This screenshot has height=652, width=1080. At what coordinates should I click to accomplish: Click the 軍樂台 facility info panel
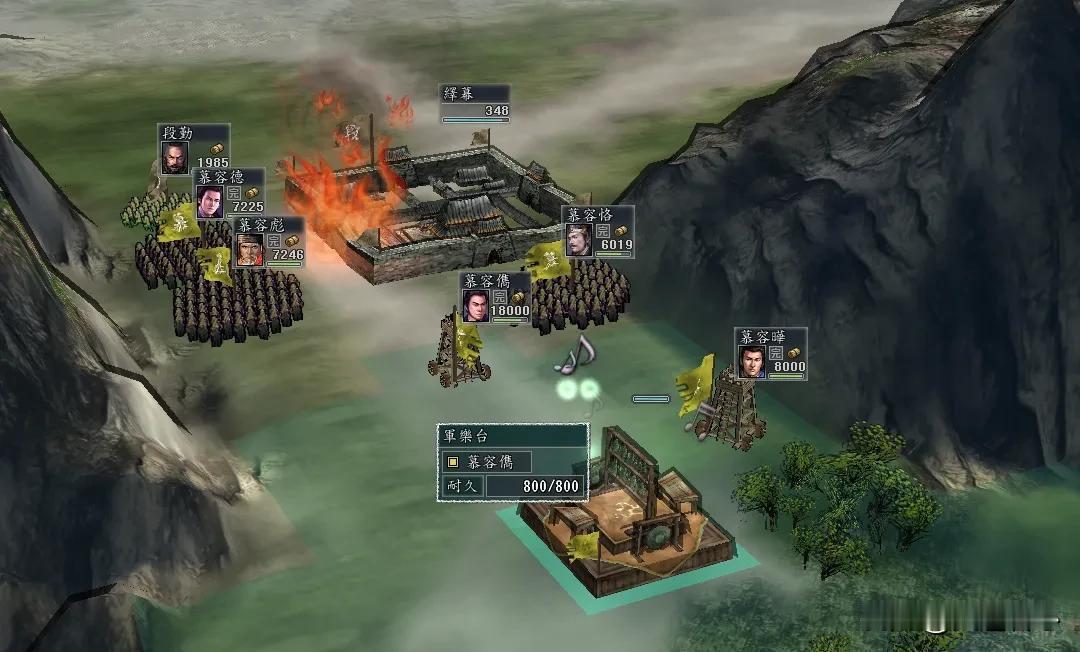[x=512, y=462]
